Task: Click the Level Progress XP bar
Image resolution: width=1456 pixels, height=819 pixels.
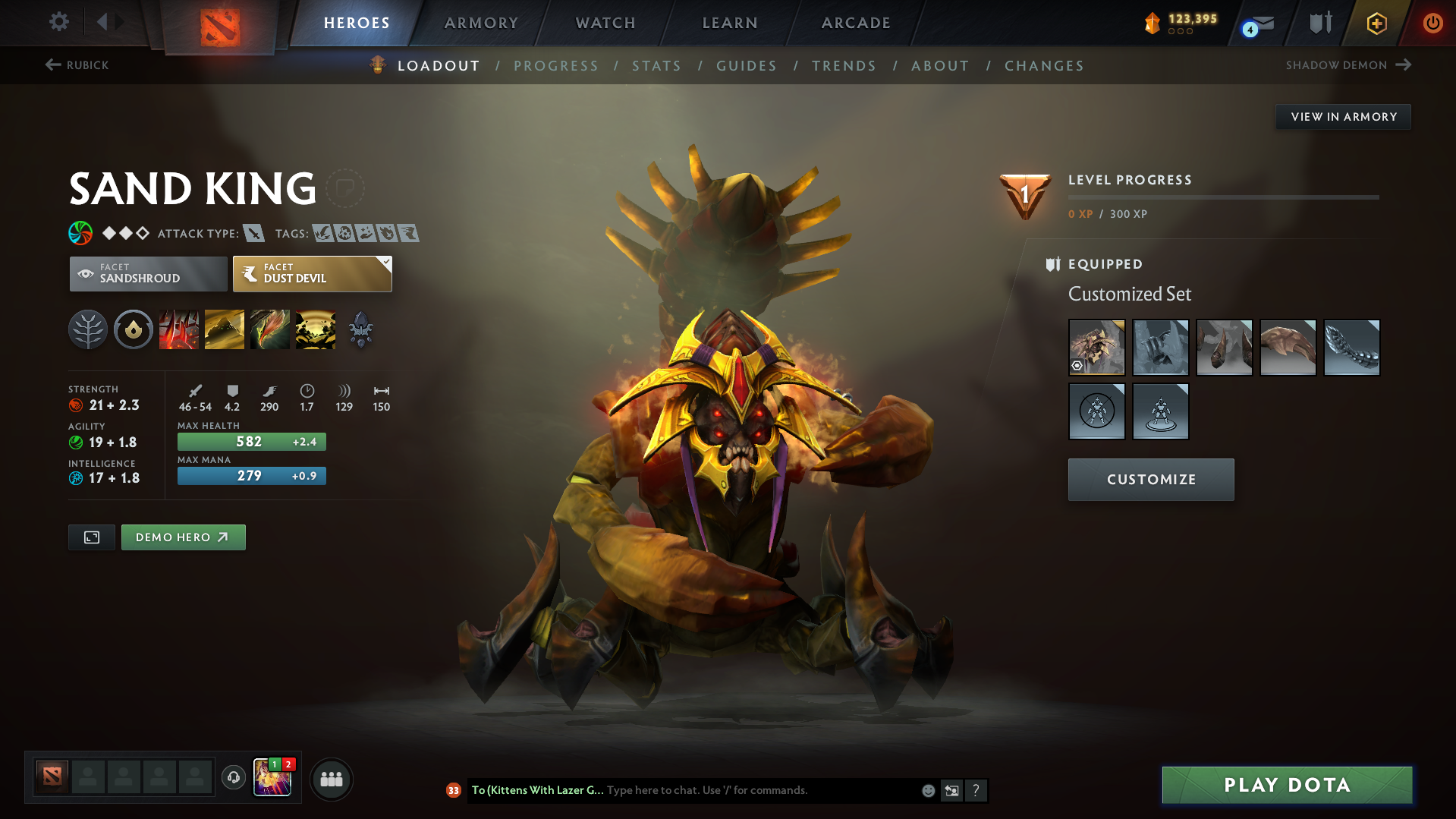Action: pos(1223,198)
